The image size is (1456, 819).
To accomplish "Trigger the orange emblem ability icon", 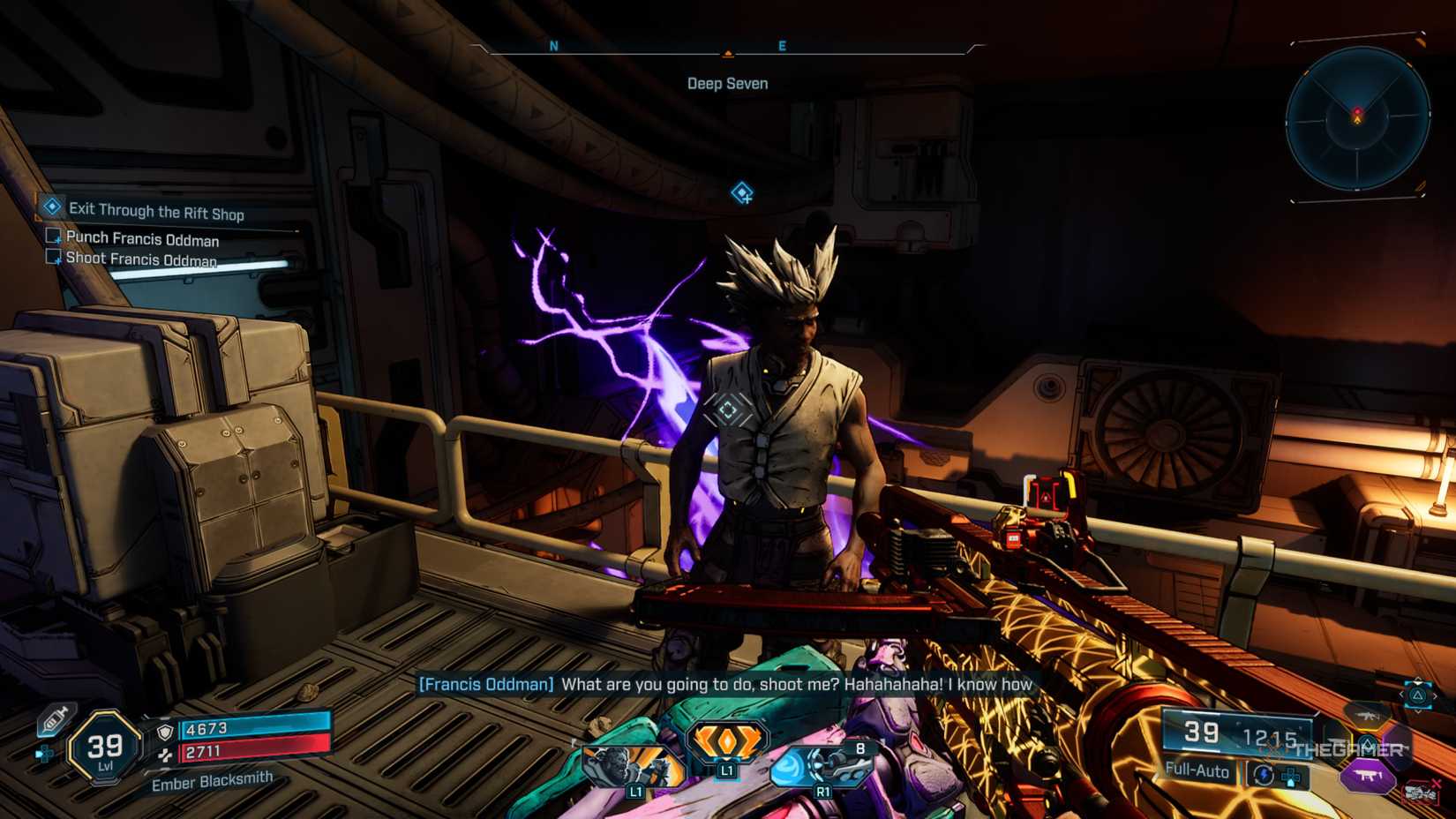I will 727,742.
